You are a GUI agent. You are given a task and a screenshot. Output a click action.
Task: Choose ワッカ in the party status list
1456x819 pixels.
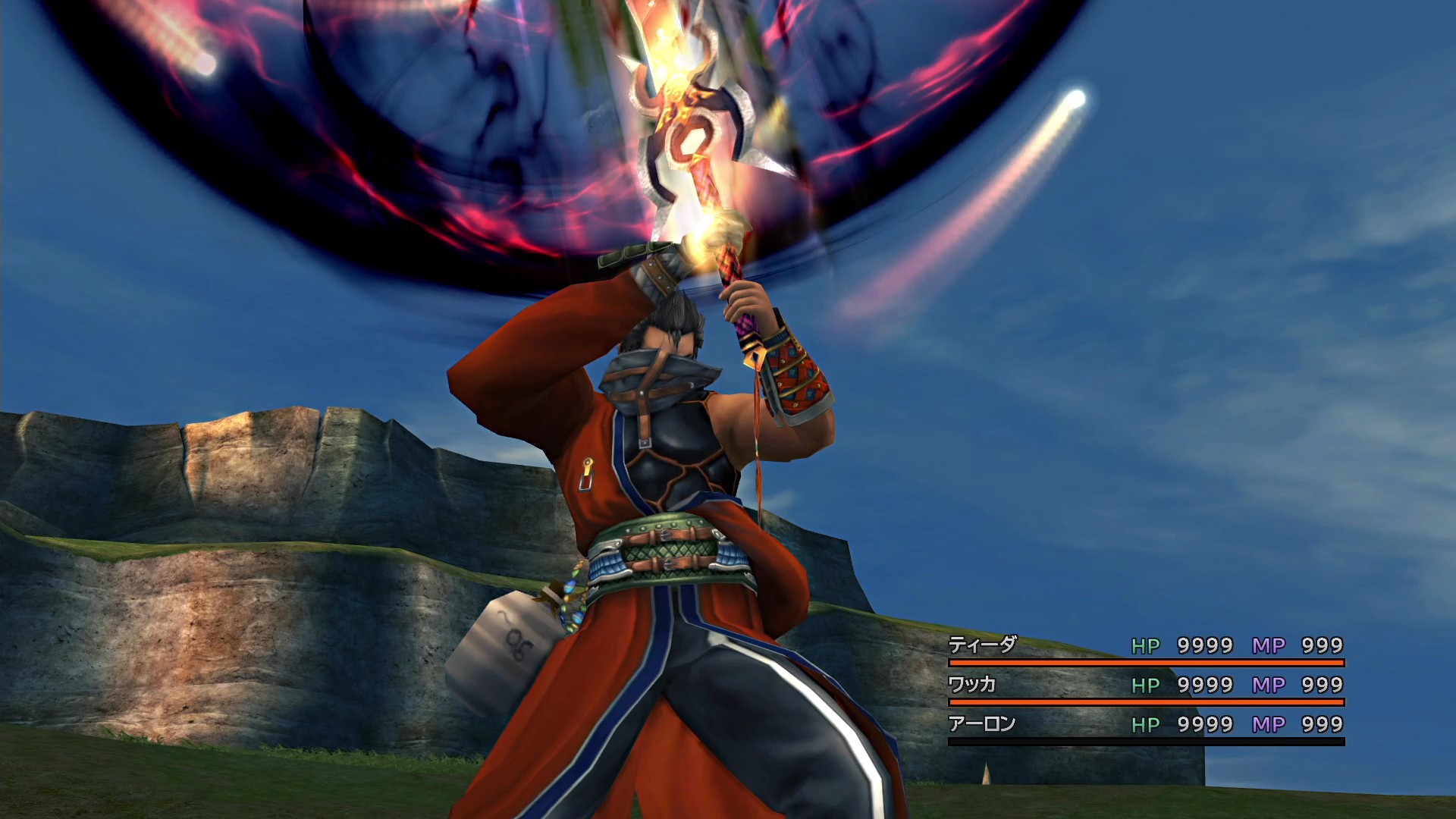coord(972,685)
